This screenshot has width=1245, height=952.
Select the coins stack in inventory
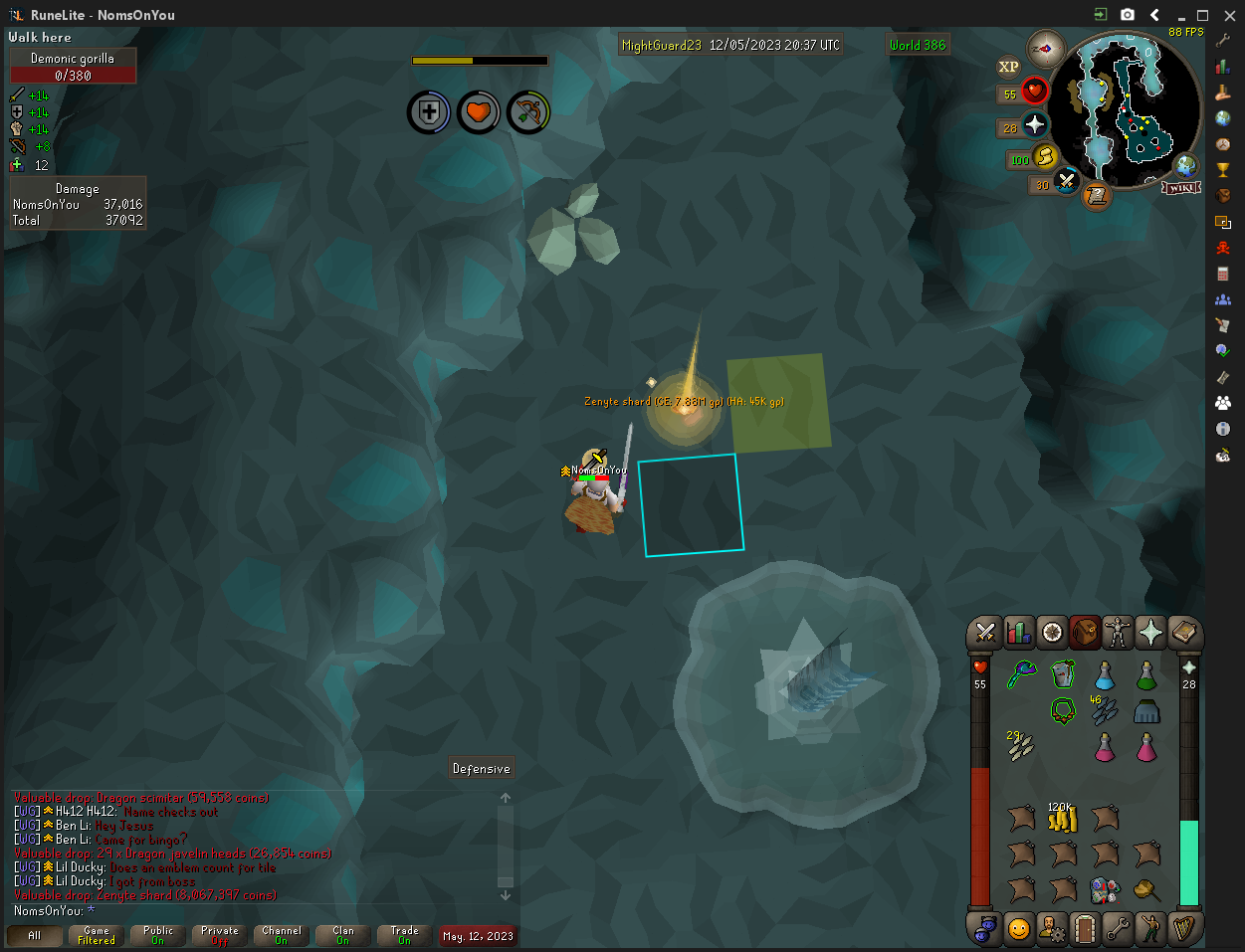1063,819
